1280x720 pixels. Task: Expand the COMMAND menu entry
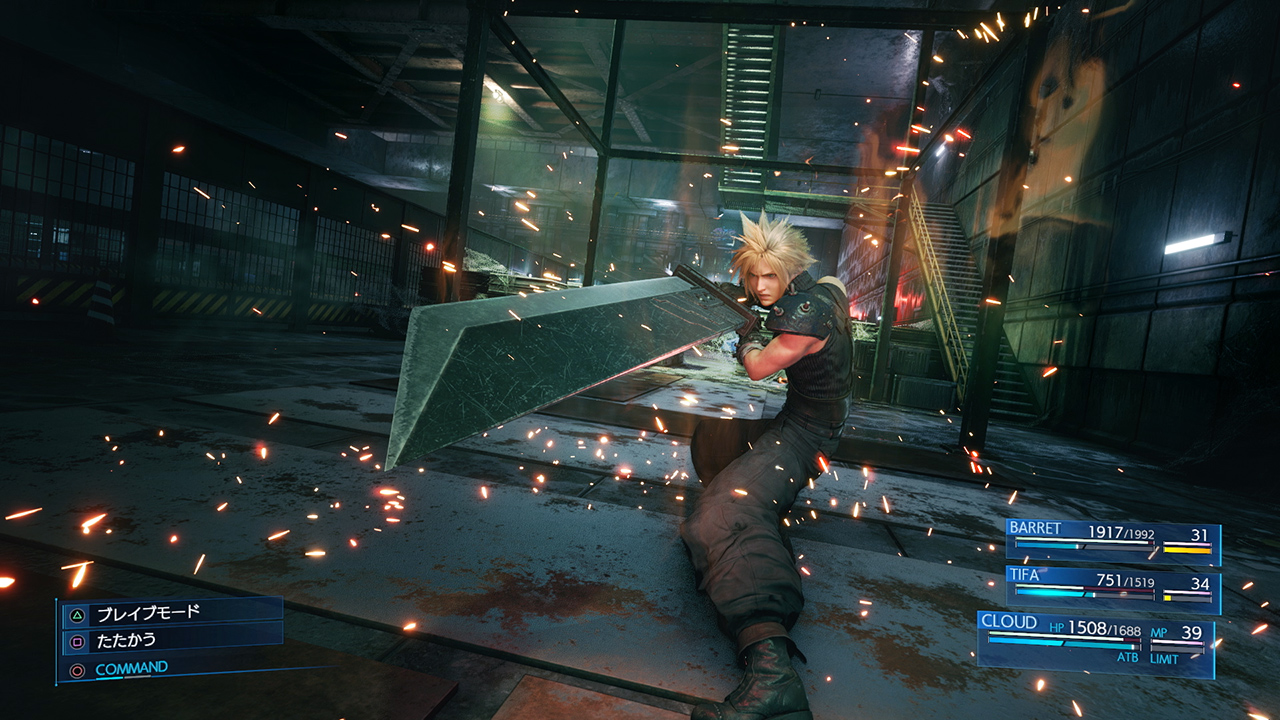click(x=131, y=667)
